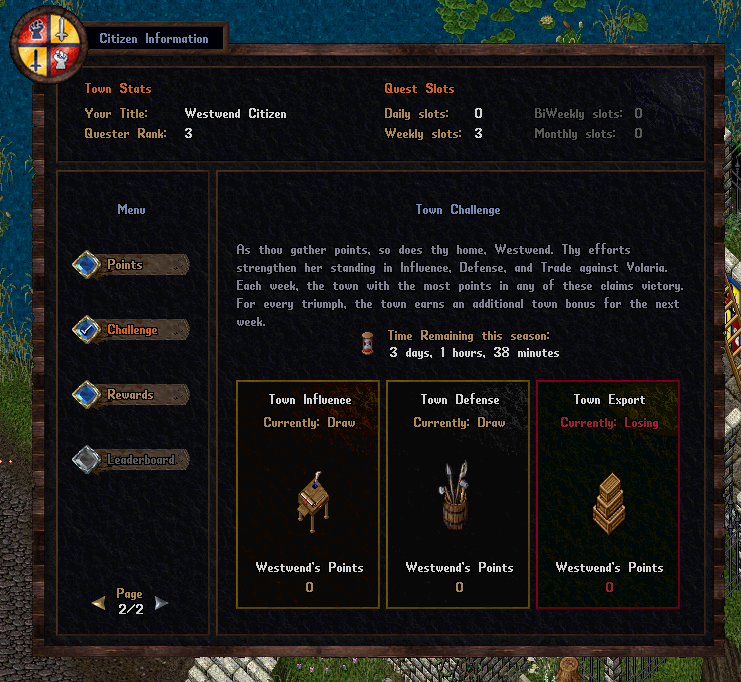Select the Town Influence panel
Image resolution: width=741 pixels, height=682 pixels.
(309, 494)
